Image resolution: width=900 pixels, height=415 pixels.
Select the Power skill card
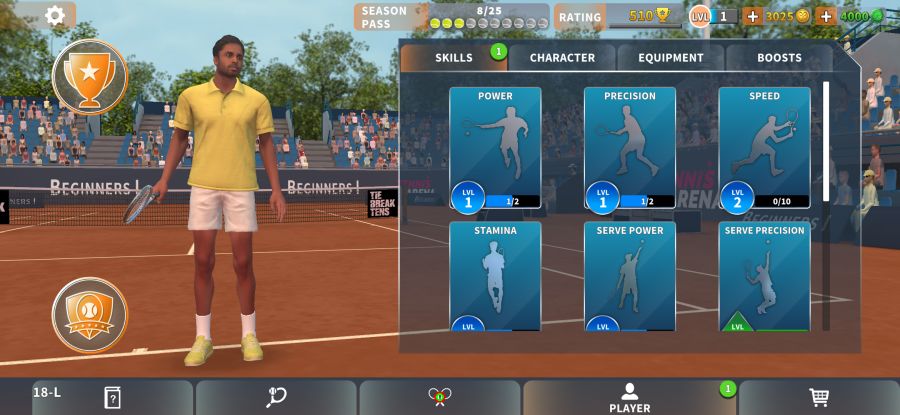[495, 148]
